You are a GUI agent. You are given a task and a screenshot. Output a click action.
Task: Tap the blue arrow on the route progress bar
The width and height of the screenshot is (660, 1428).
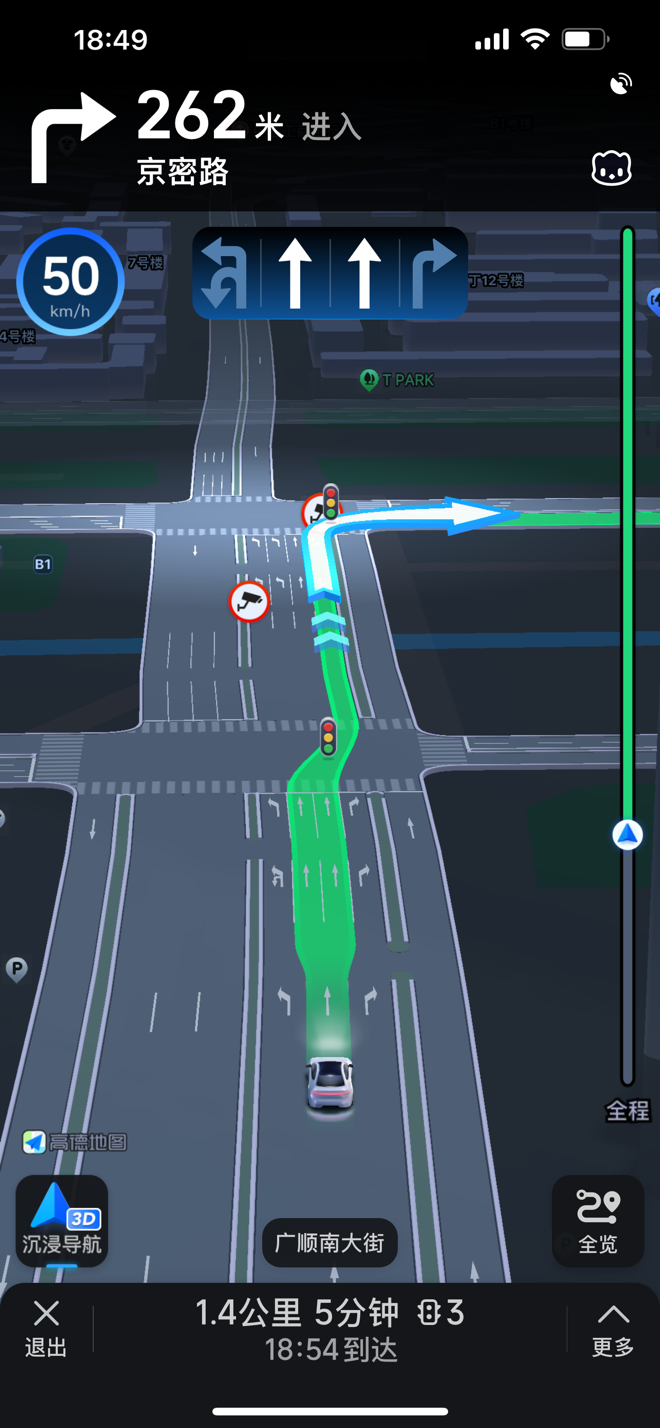[628, 834]
